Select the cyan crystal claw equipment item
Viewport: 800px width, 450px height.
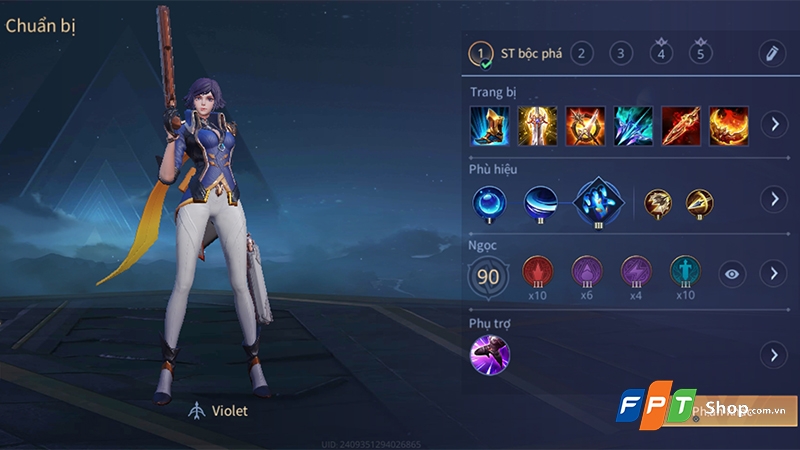coord(633,125)
